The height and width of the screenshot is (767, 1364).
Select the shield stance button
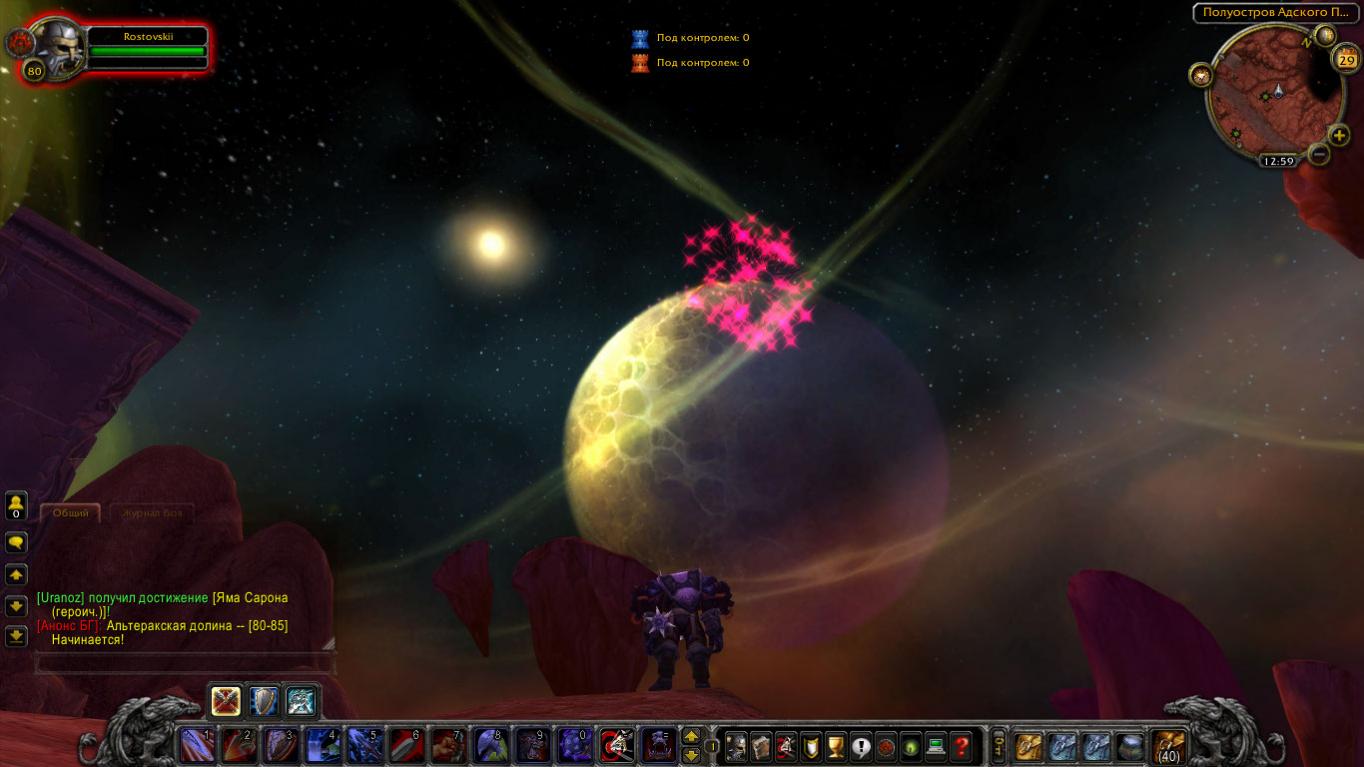(263, 701)
